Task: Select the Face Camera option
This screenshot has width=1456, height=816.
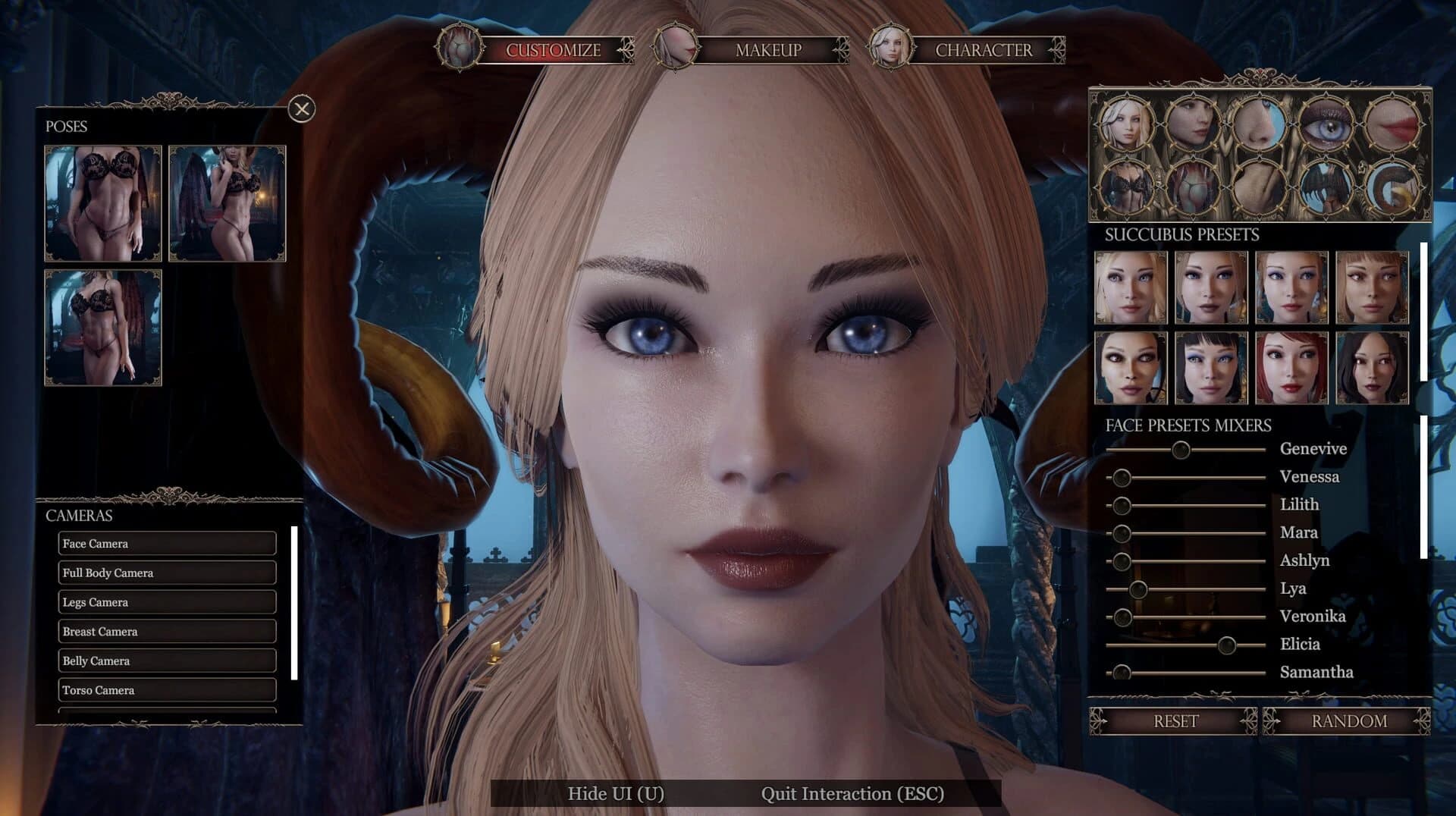Action: click(167, 543)
